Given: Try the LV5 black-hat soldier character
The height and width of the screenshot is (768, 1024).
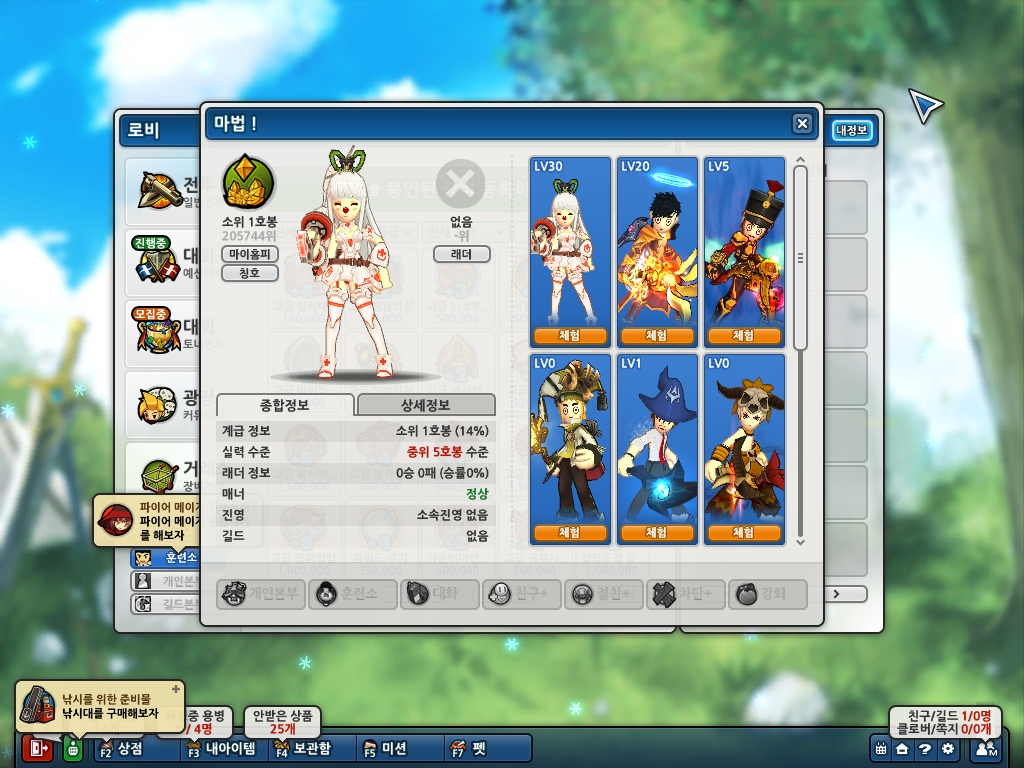Looking at the screenshot, I should (x=744, y=335).
